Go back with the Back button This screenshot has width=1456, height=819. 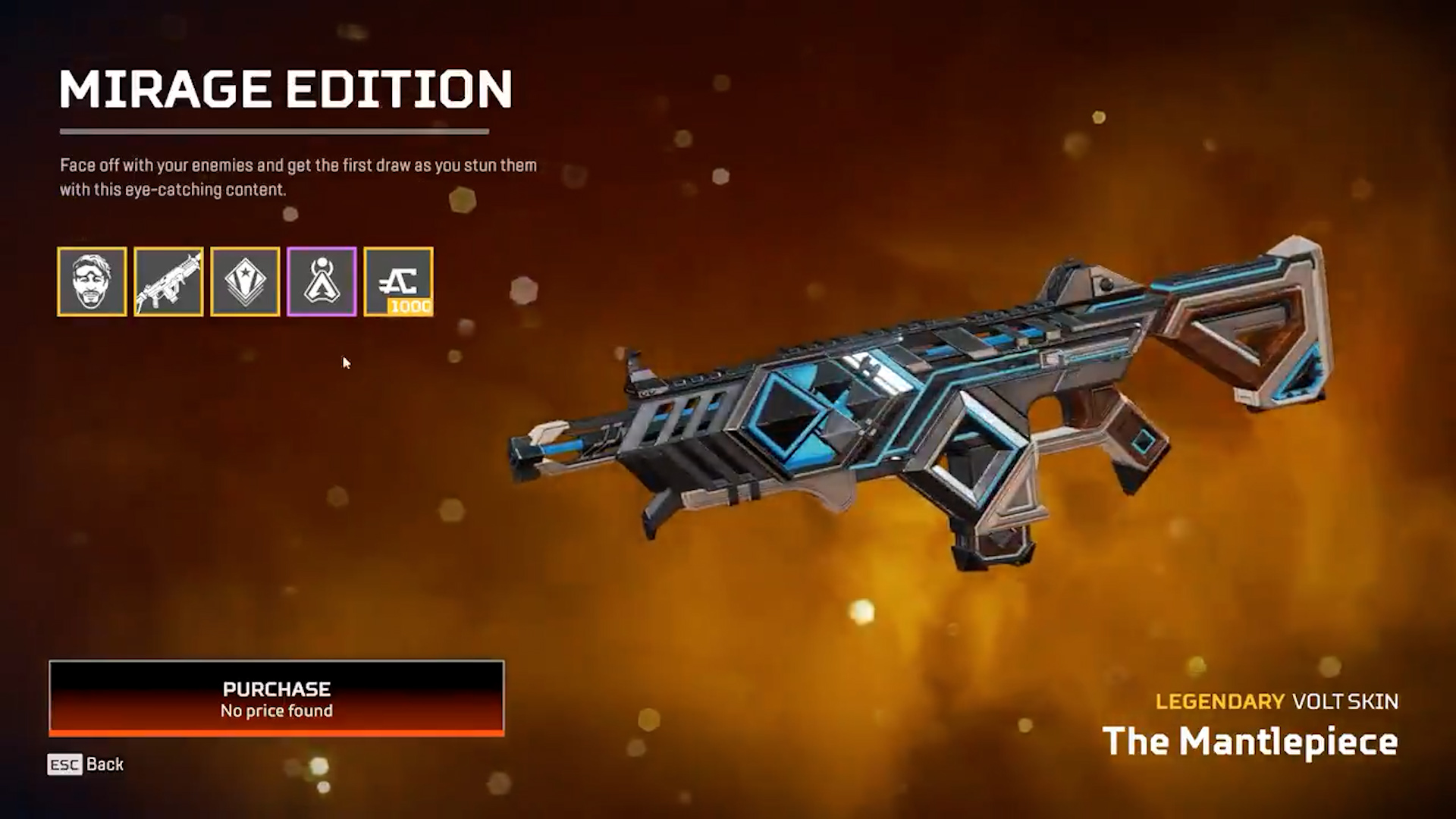(86, 764)
